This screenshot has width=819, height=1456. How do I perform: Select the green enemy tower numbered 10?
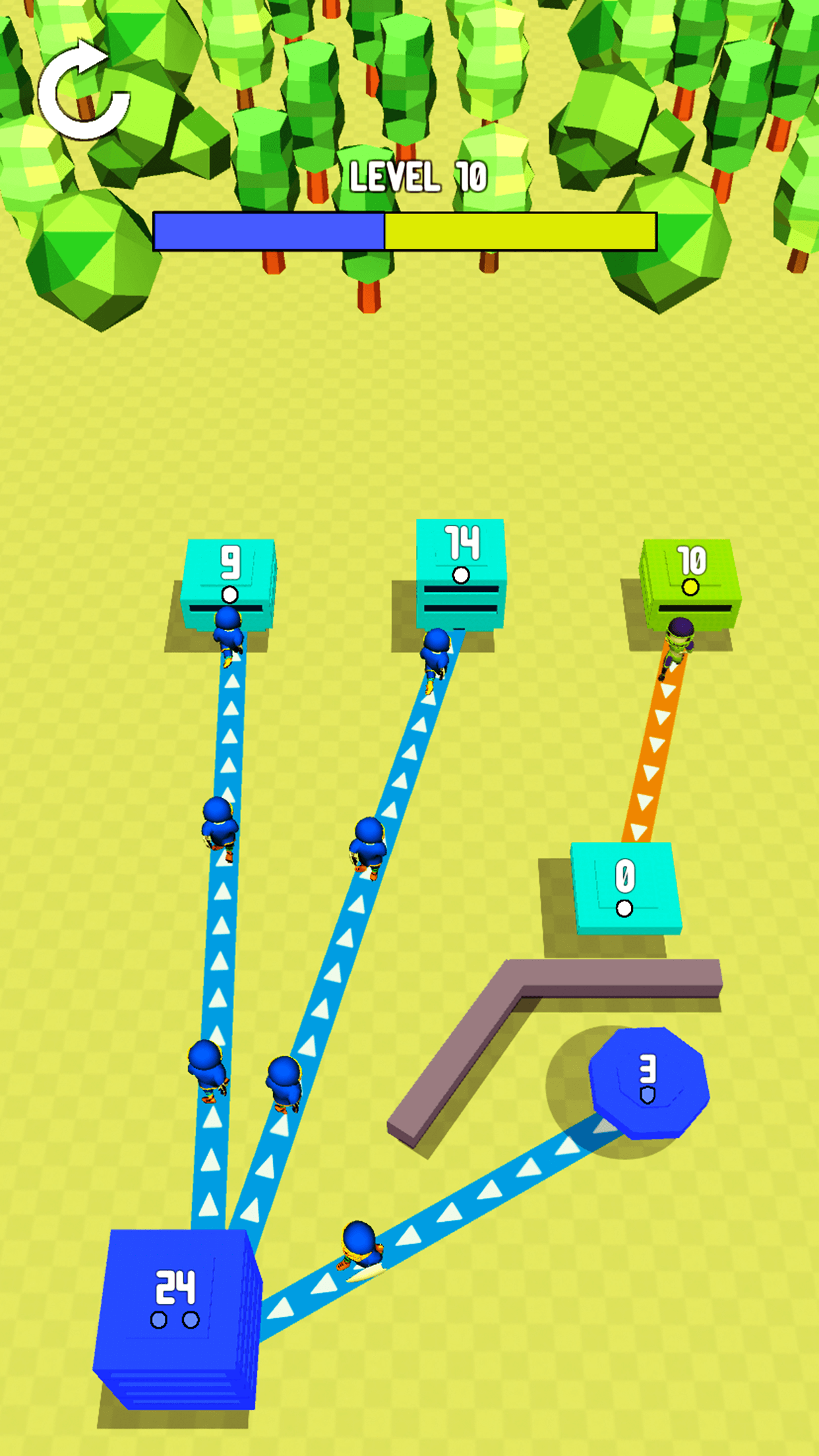pos(690,577)
